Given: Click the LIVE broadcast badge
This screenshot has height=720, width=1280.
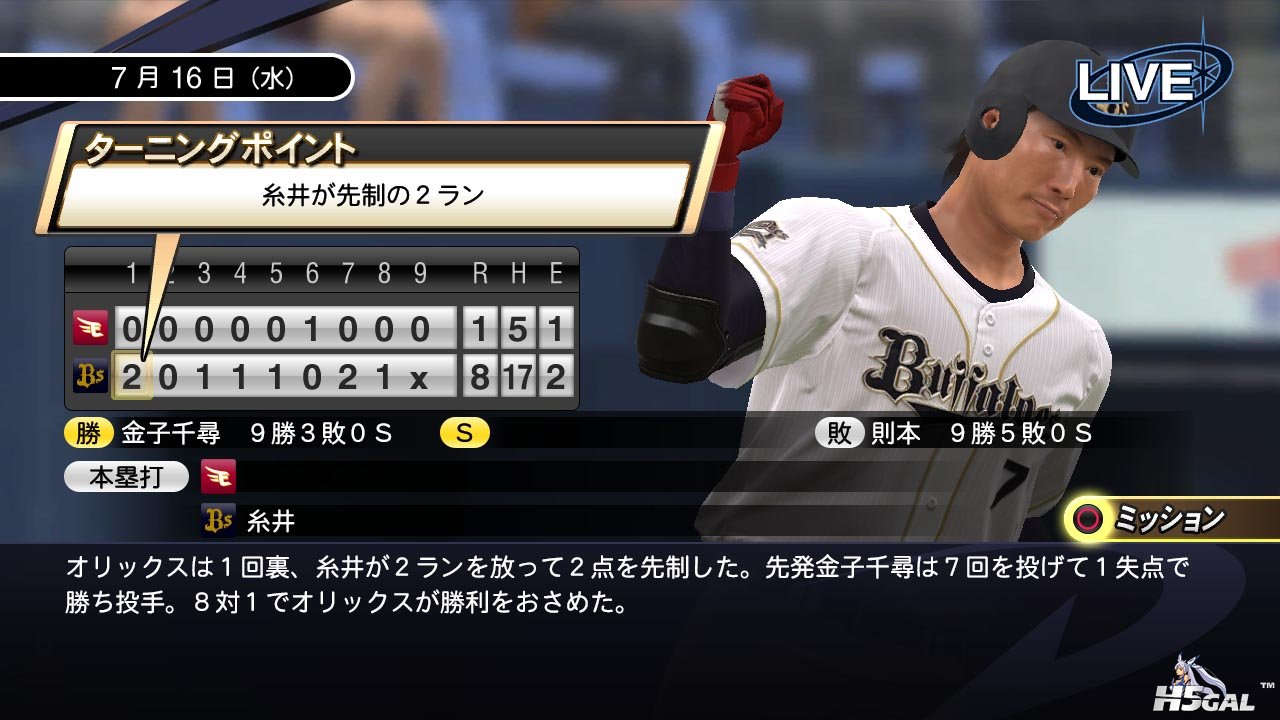Looking at the screenshot, I should point(1150,82).
